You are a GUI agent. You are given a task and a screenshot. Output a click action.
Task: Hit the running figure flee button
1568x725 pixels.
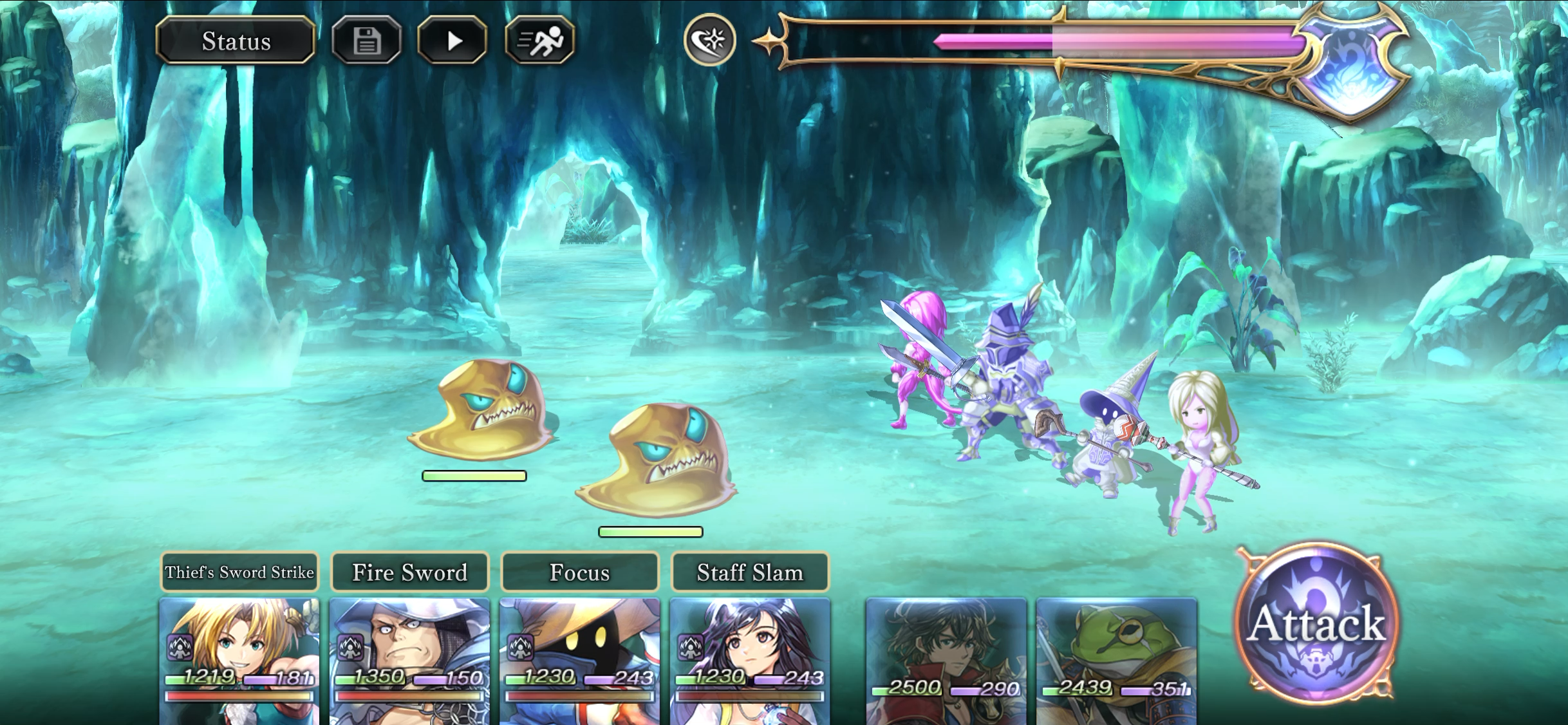(540, 41)
